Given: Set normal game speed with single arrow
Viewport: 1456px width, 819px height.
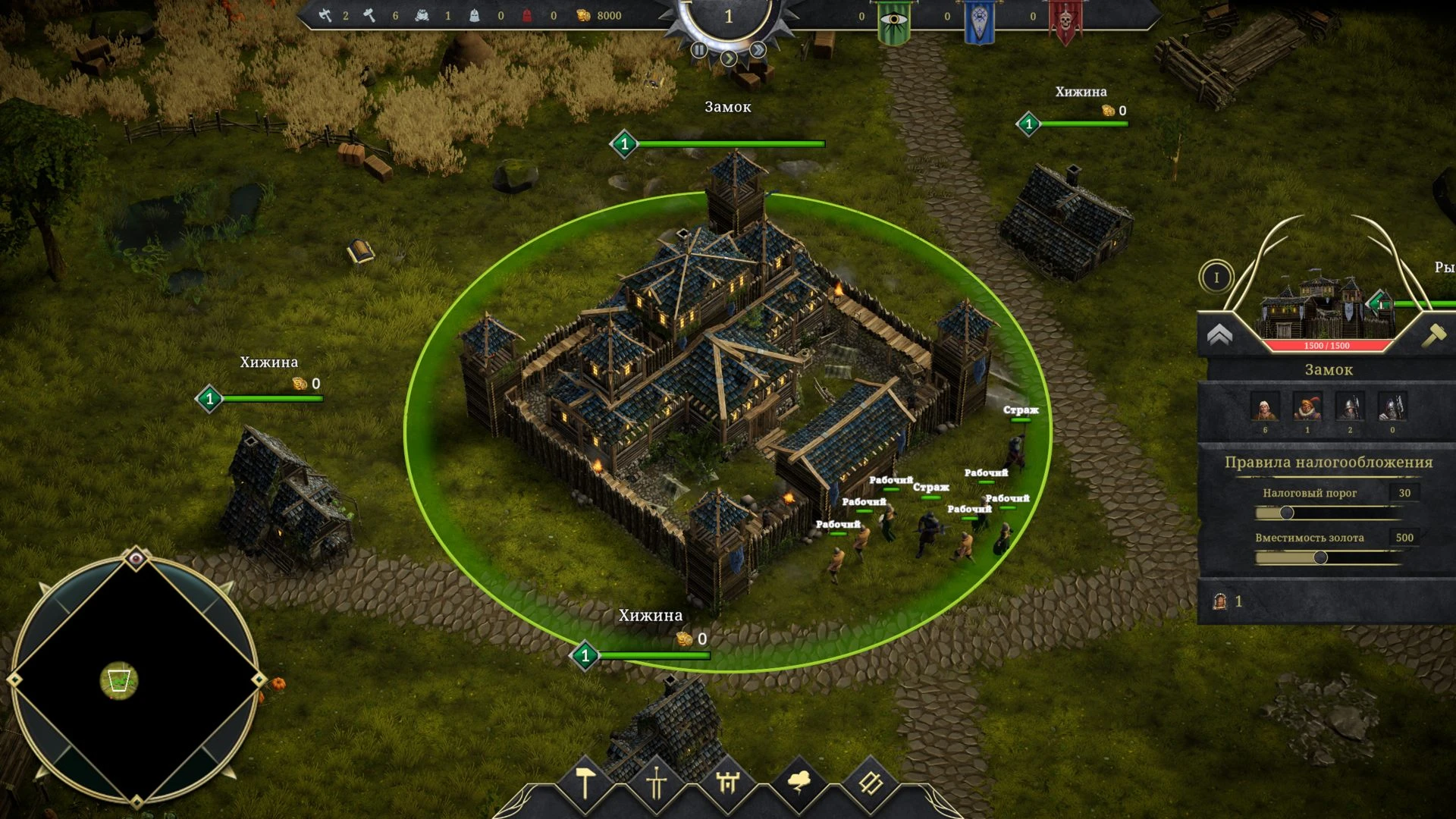Looking at the screenshot, I should [729, 58].
